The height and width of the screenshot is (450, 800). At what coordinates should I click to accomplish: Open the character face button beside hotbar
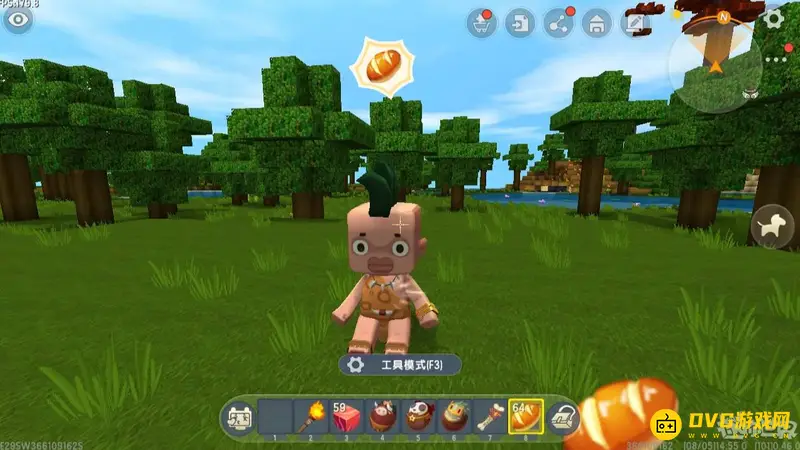tap(239, 416)
